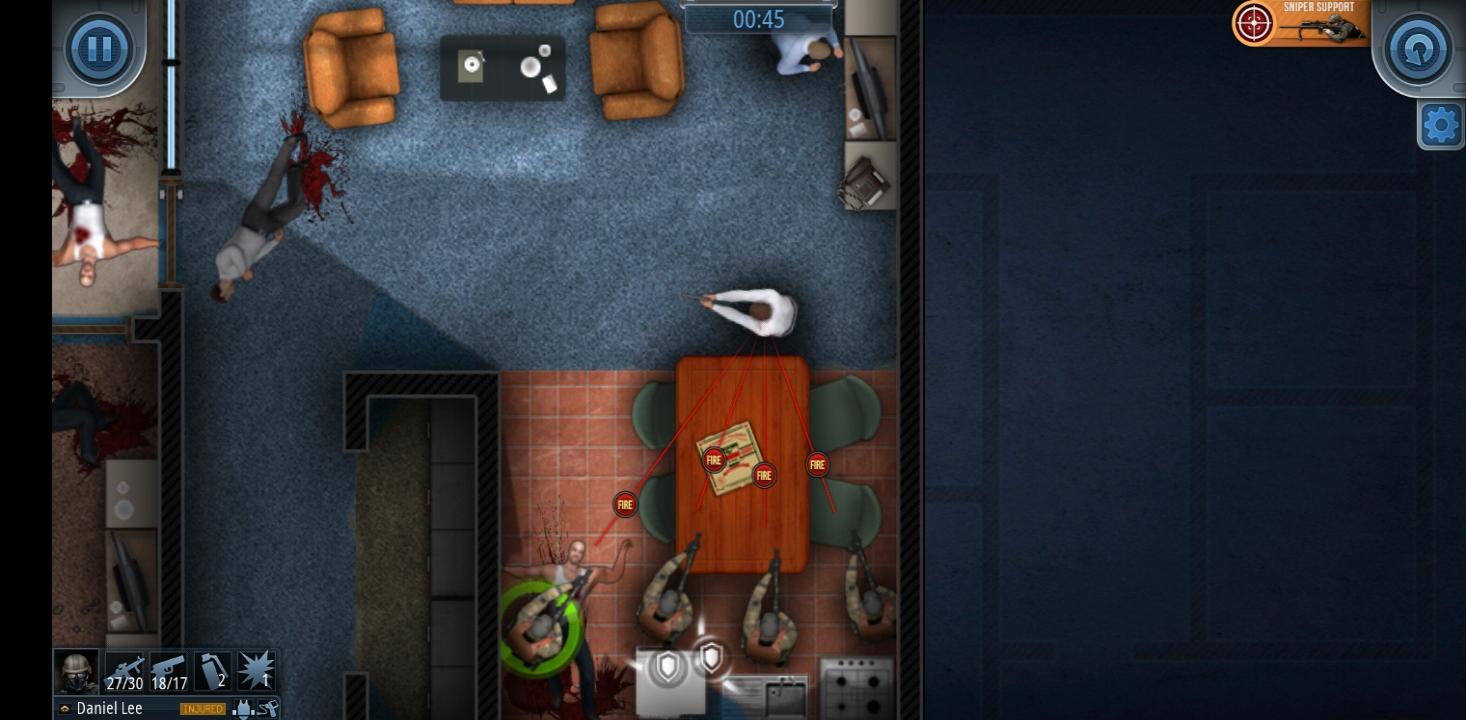This screenshot has width=1466, height=720.
Task: Click the INJURED status badge
Action: click(203, 707)
